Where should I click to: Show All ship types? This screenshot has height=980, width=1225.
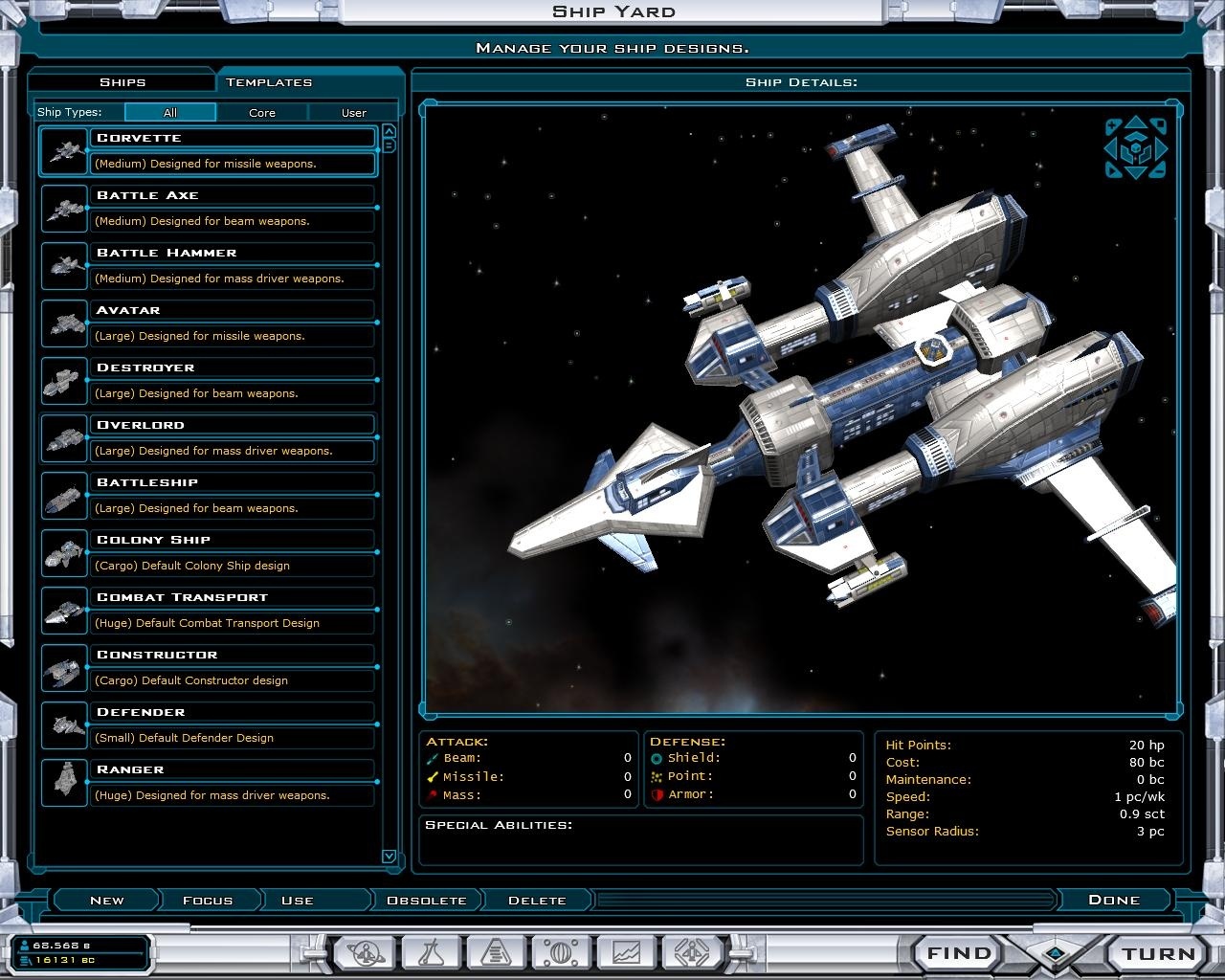click(x=170, y=112)
